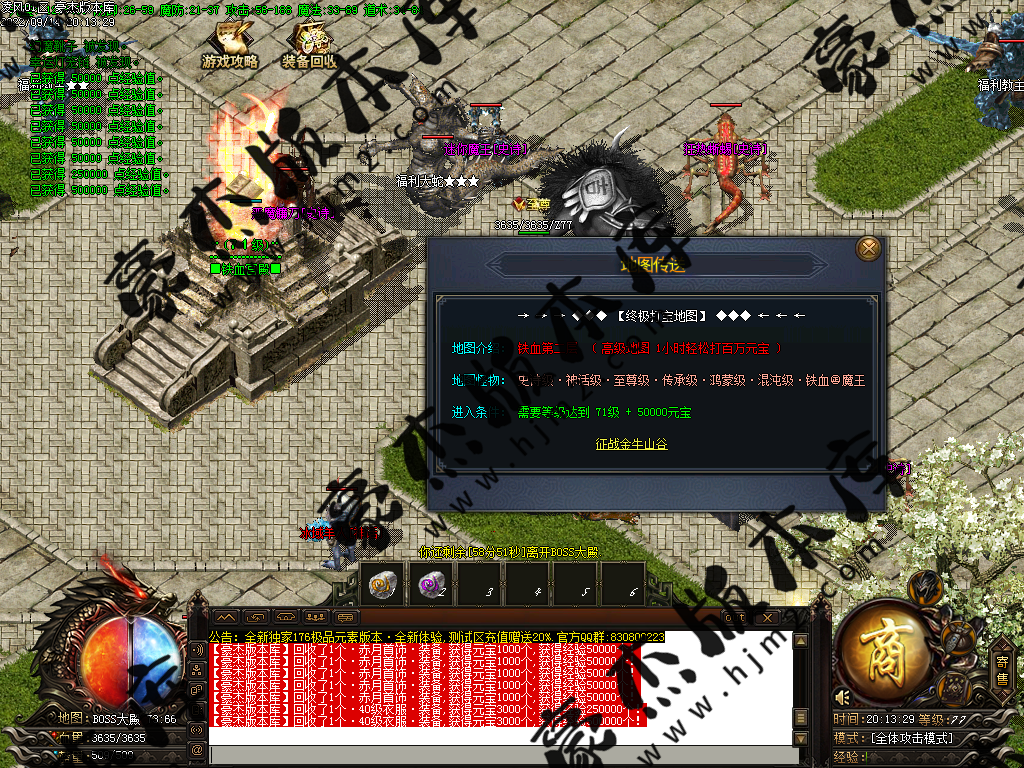
Task: Select the first chat tab with mountain icon
Action: click(227, 618)
